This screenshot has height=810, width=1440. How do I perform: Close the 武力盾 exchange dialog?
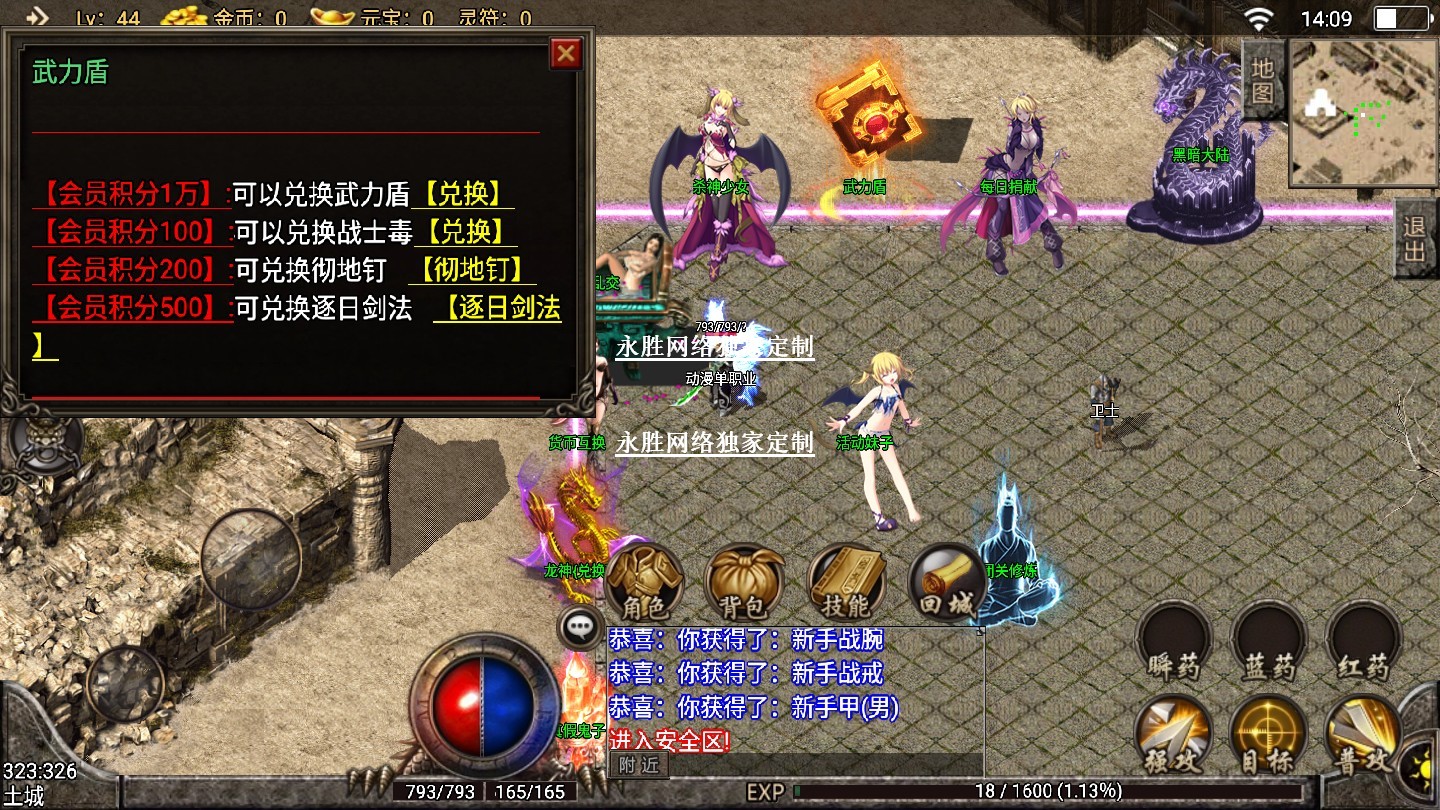(x=566, y=53)
